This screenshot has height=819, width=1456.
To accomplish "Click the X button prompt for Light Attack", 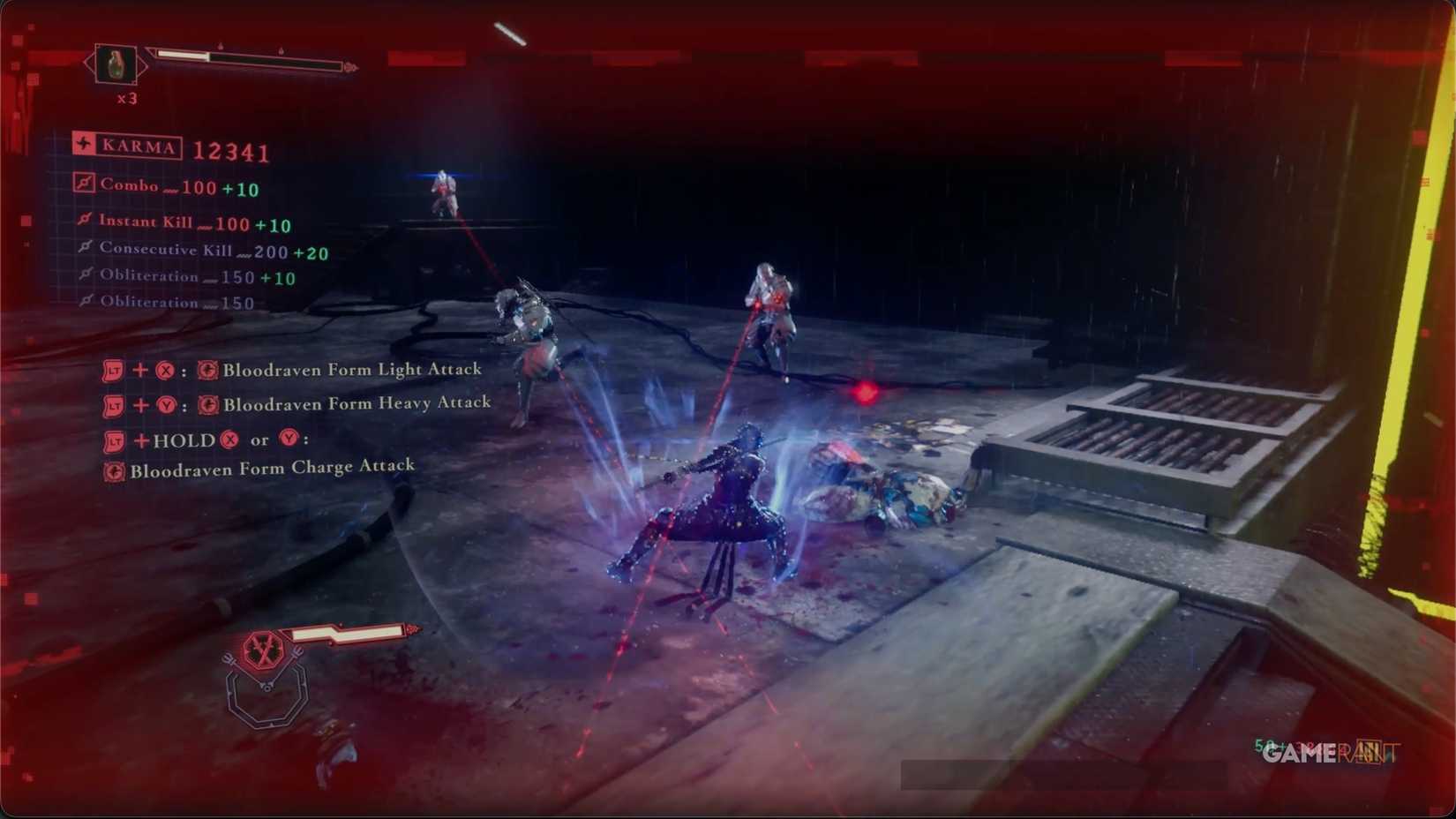I will tap(164, 371).
